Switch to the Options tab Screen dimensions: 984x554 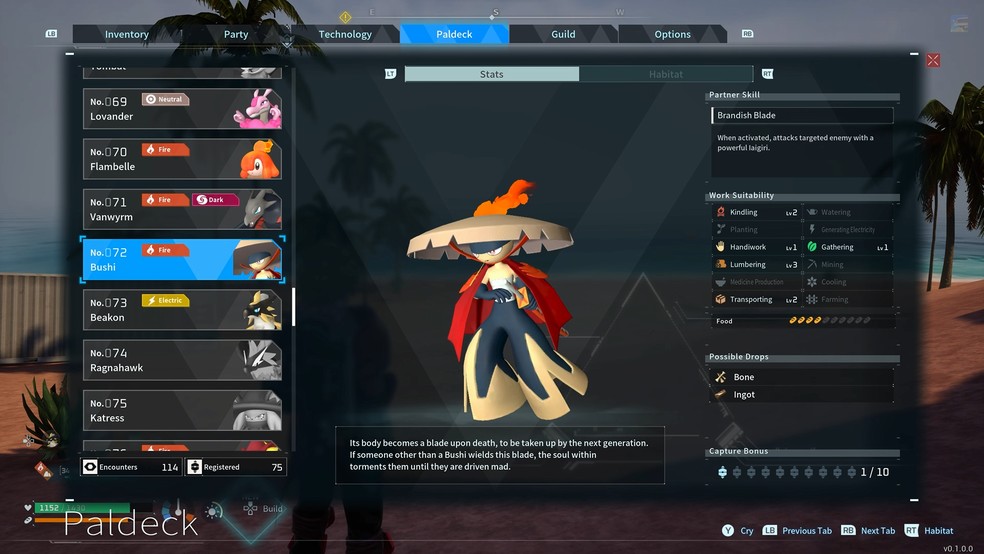coord(672,34)
